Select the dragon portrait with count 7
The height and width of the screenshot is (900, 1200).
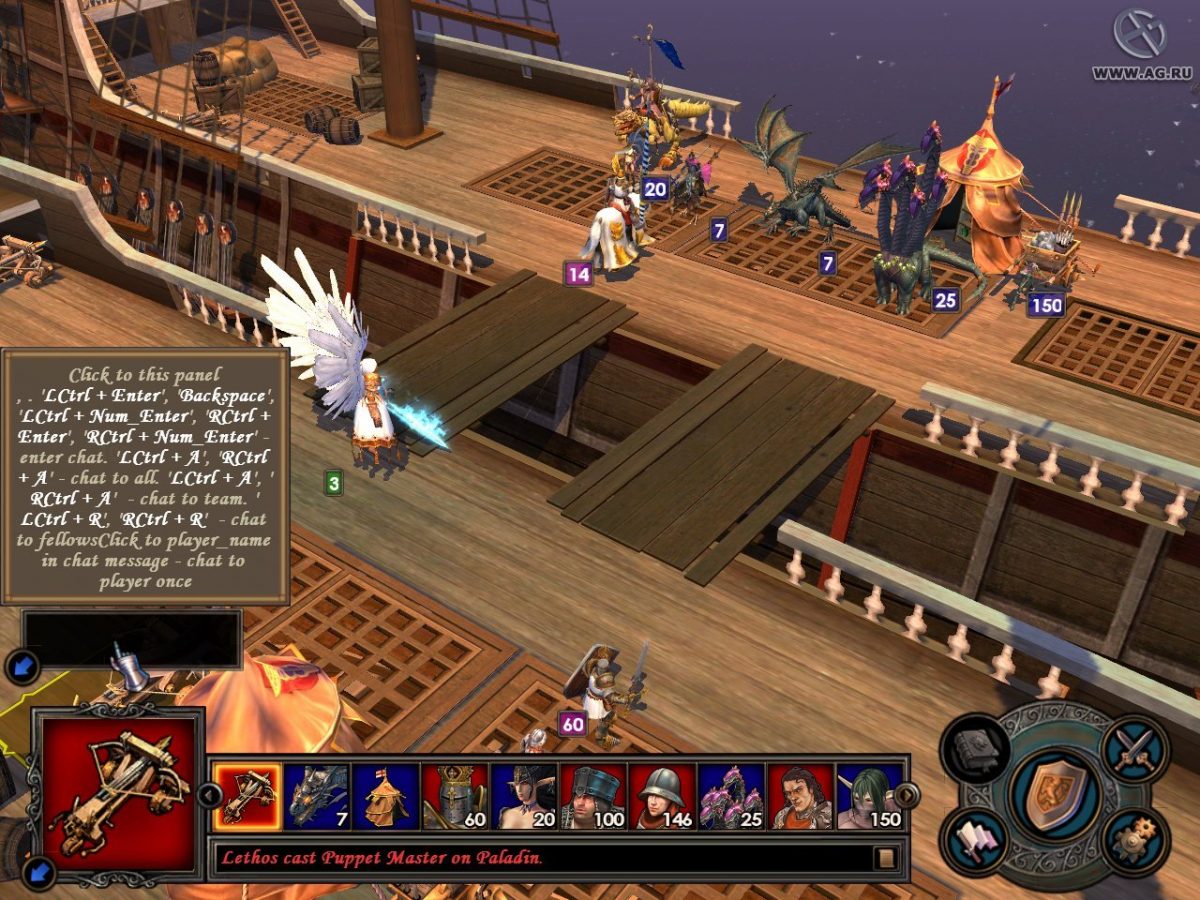pyautogui.click(x=317, y=796)
